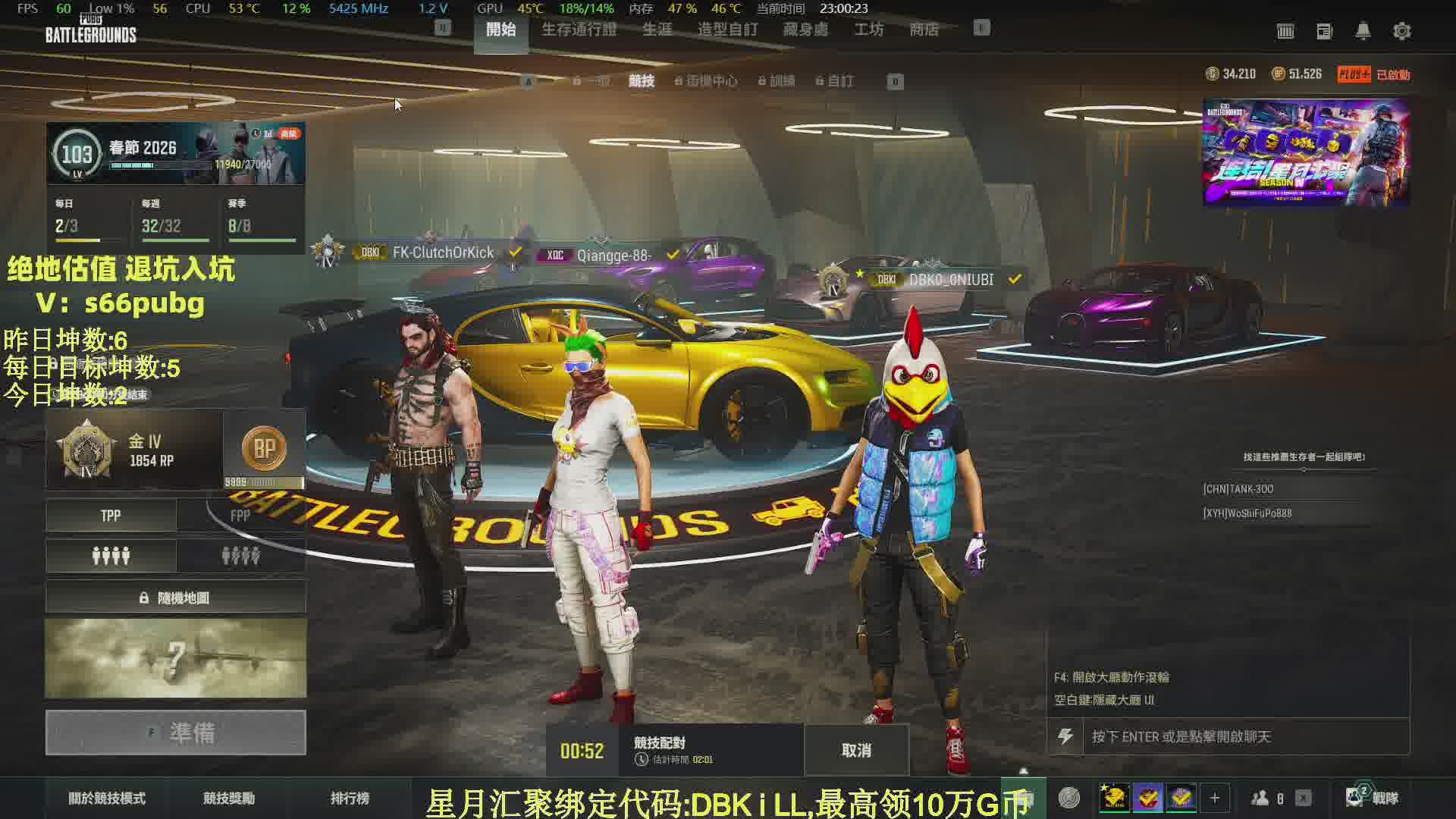Image resolution: width=1456 pixels, height=819 pixels.
Task: Click the chat input box
Action: pos(1244,736)
